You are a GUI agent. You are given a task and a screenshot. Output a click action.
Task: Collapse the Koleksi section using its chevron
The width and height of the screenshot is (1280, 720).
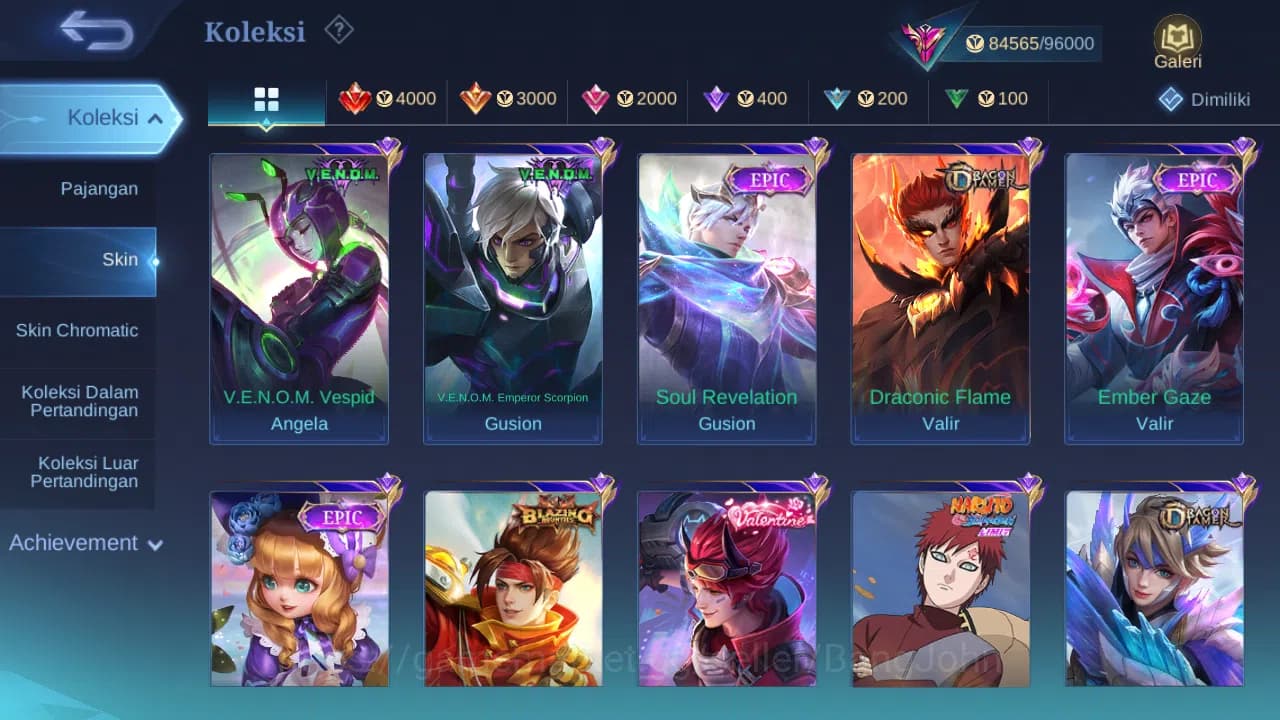coord(156,116)
